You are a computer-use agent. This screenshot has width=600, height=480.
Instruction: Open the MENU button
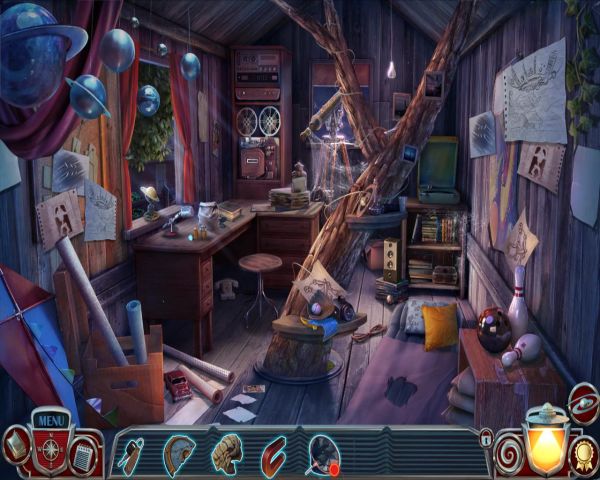pyautogui.click(x=50, y=419)
